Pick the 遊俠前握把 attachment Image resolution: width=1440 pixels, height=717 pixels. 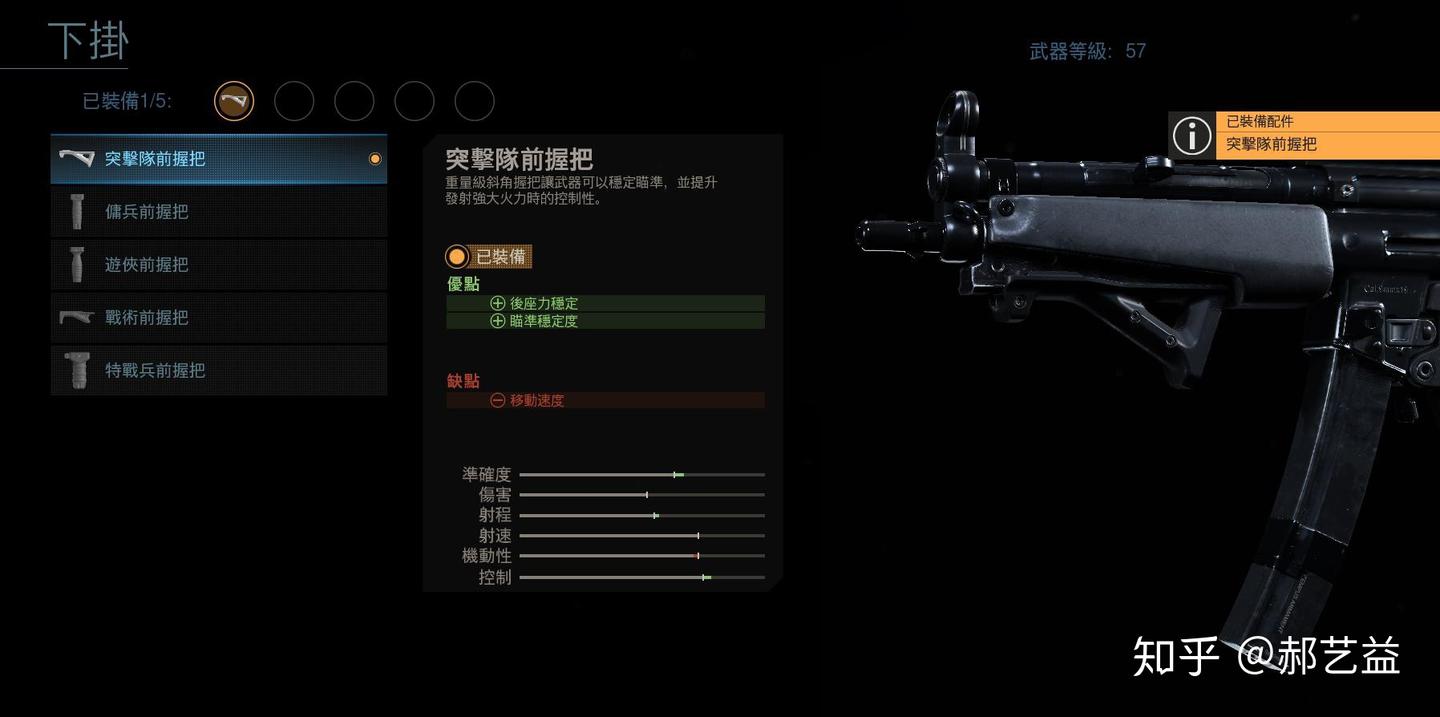coord(218,265)
